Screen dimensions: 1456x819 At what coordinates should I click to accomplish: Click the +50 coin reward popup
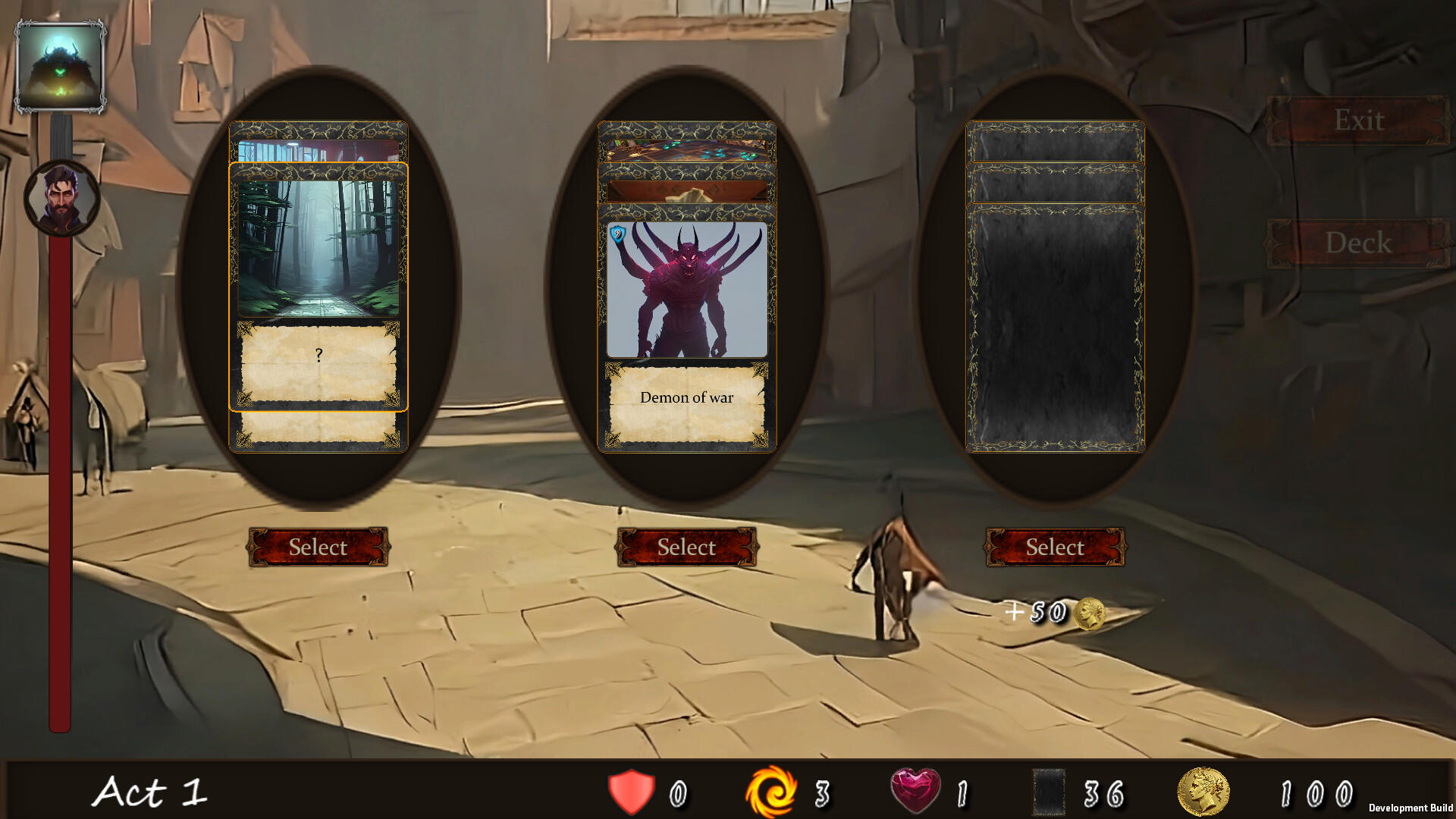tap(1050, 613)
